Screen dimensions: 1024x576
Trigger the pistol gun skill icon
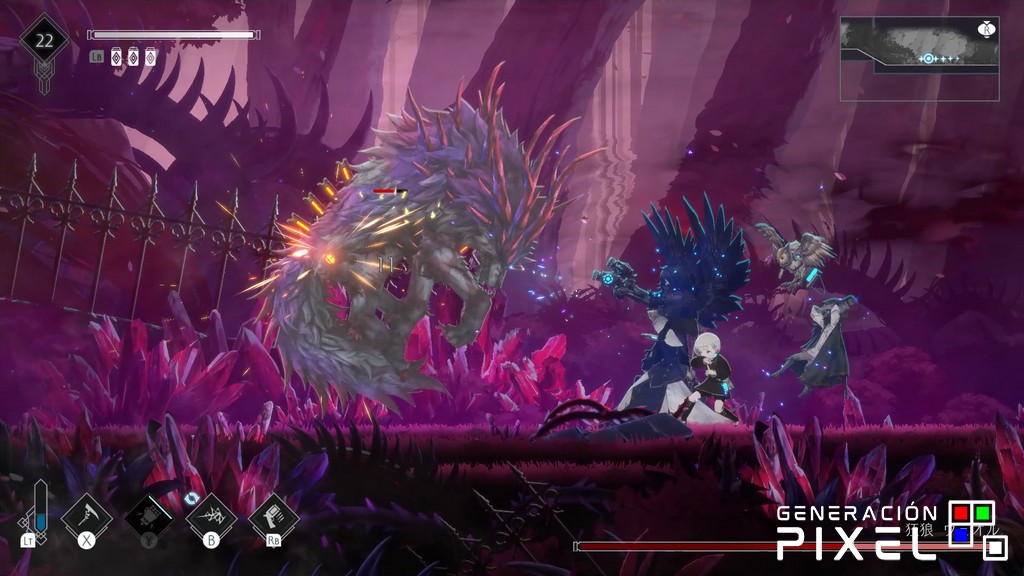click(273, 517)
